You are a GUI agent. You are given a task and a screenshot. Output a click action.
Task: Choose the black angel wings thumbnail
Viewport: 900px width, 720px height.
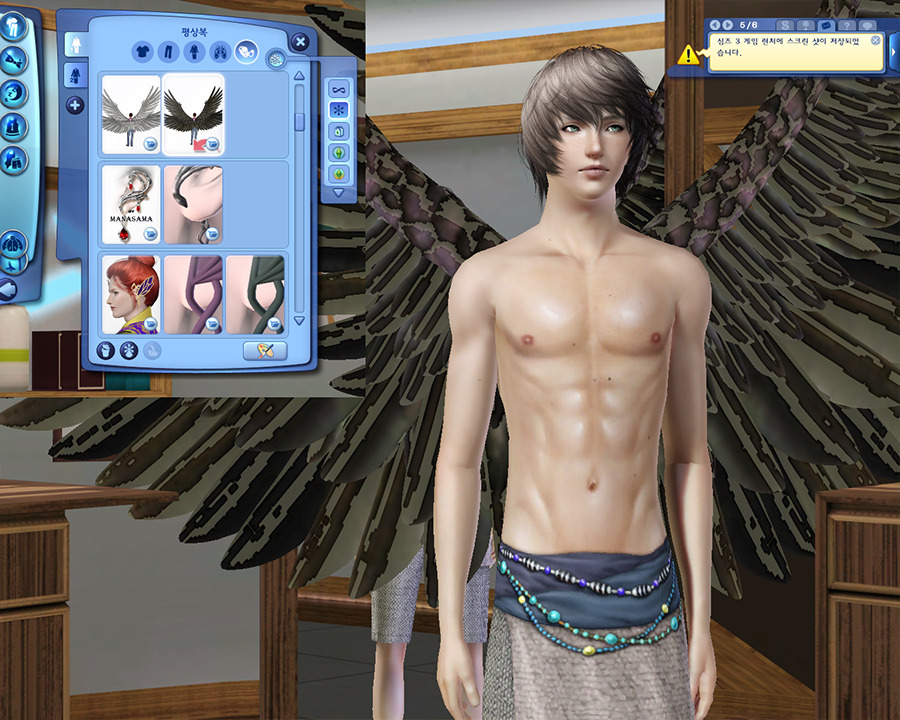193,114
